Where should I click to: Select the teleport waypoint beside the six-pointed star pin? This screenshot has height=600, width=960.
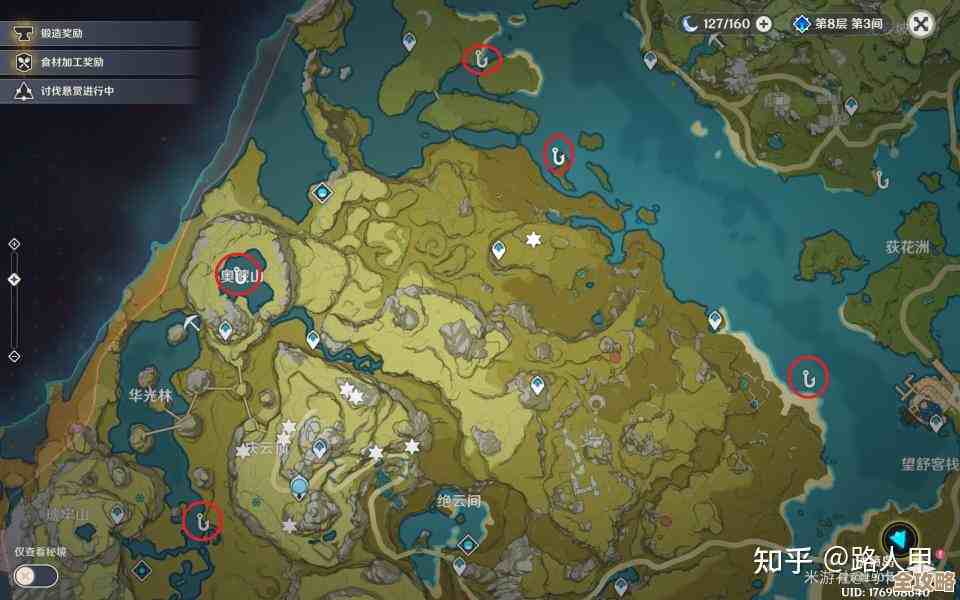(x=499, y=250)
